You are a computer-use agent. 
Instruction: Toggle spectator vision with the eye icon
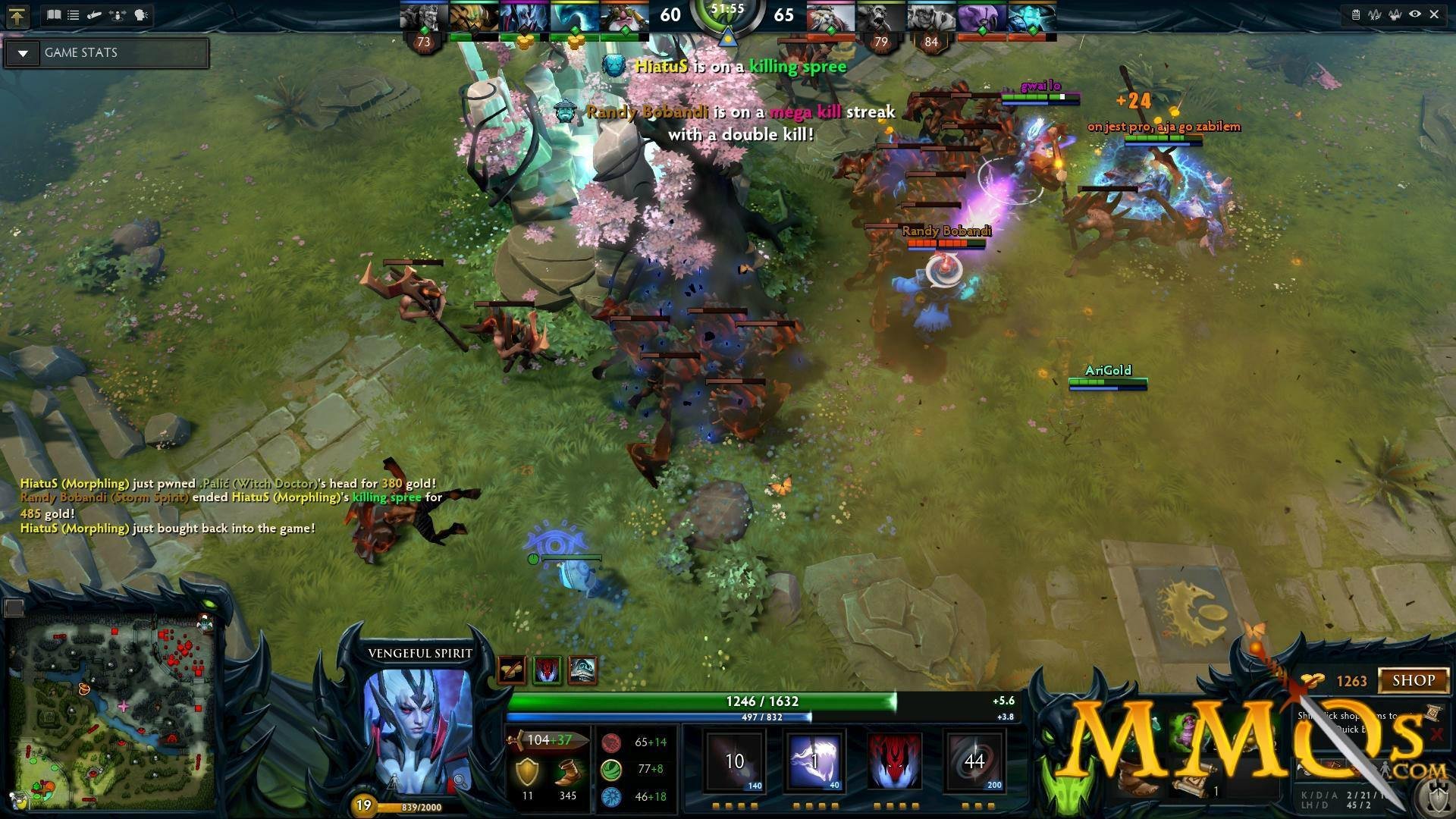(1414, 14)
